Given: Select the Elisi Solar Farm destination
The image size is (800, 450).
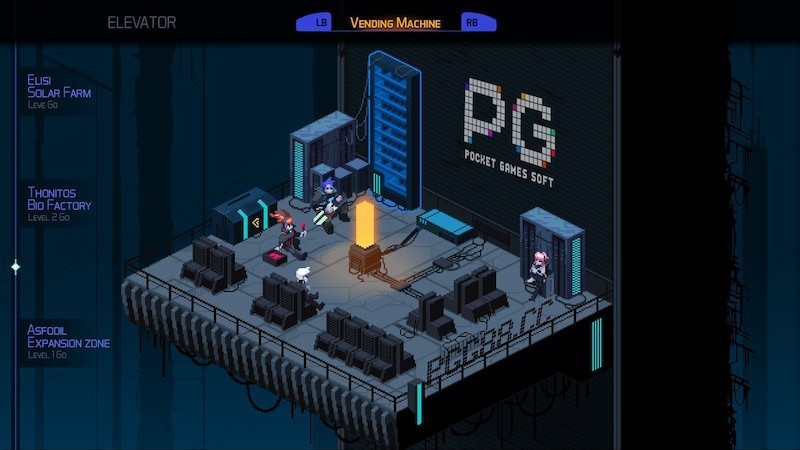Looking at the screenshot, I should click(59, 89).
